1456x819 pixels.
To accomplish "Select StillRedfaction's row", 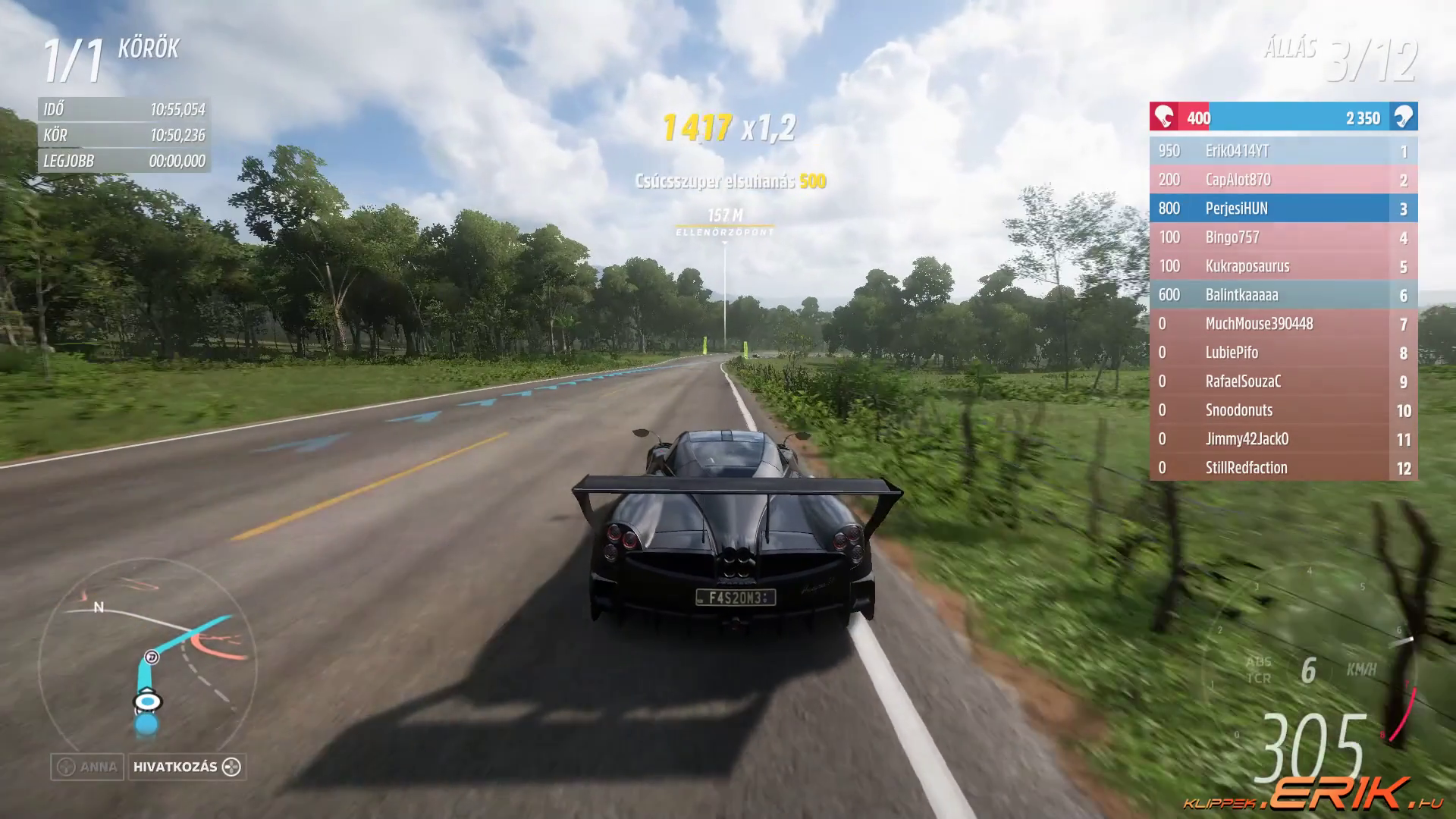I will [1283, 468].
